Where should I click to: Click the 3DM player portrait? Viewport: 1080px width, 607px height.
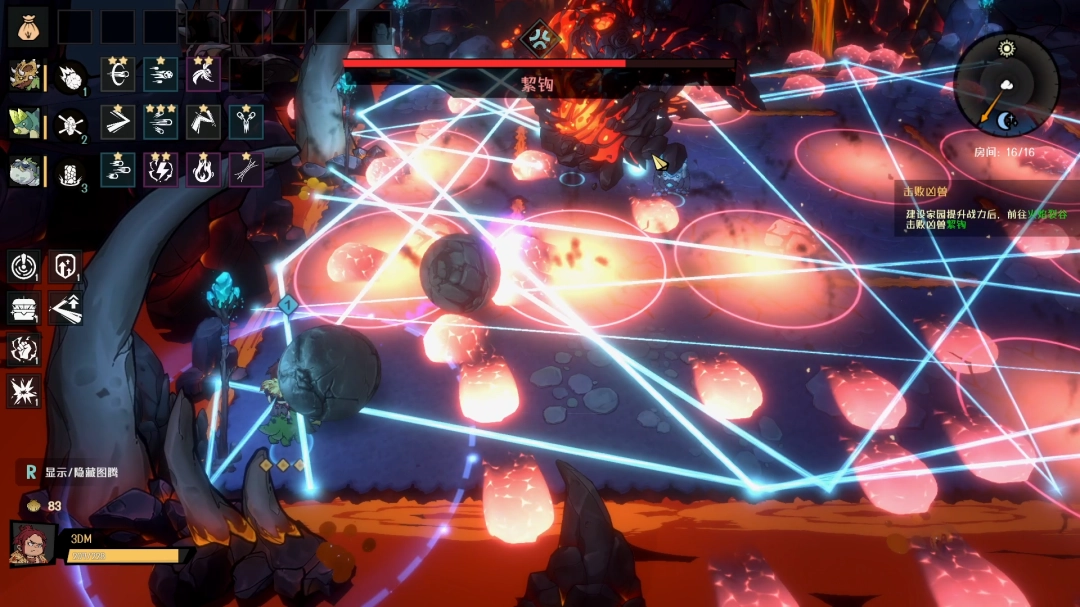pos(31,544)
